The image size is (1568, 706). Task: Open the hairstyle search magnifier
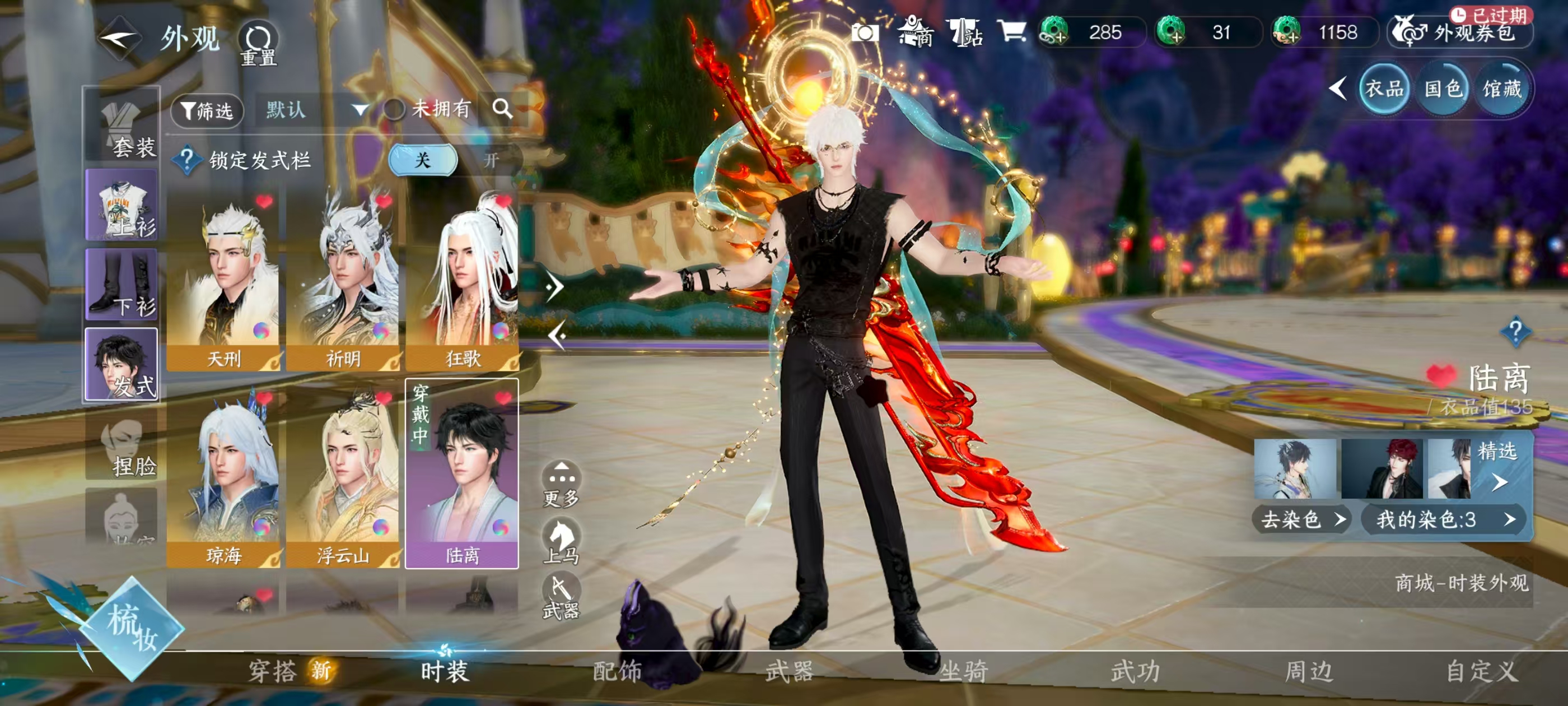coord(502,109)
